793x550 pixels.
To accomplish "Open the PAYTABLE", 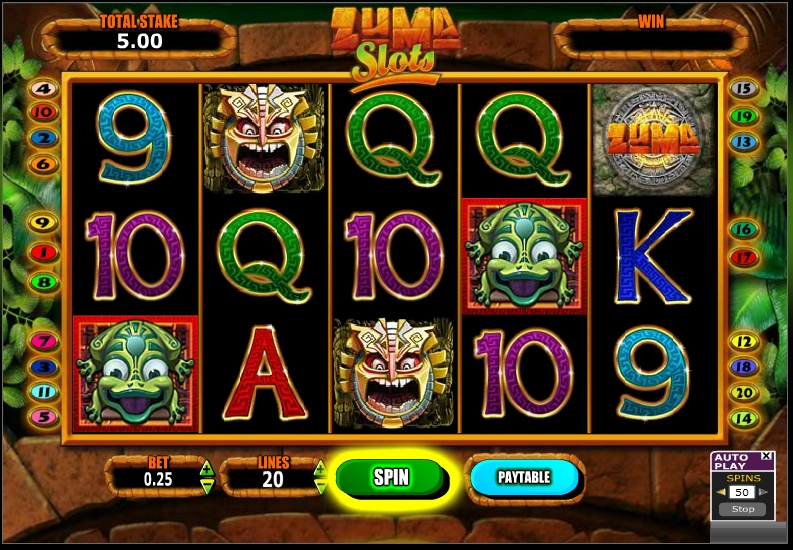I will (524, 477).
